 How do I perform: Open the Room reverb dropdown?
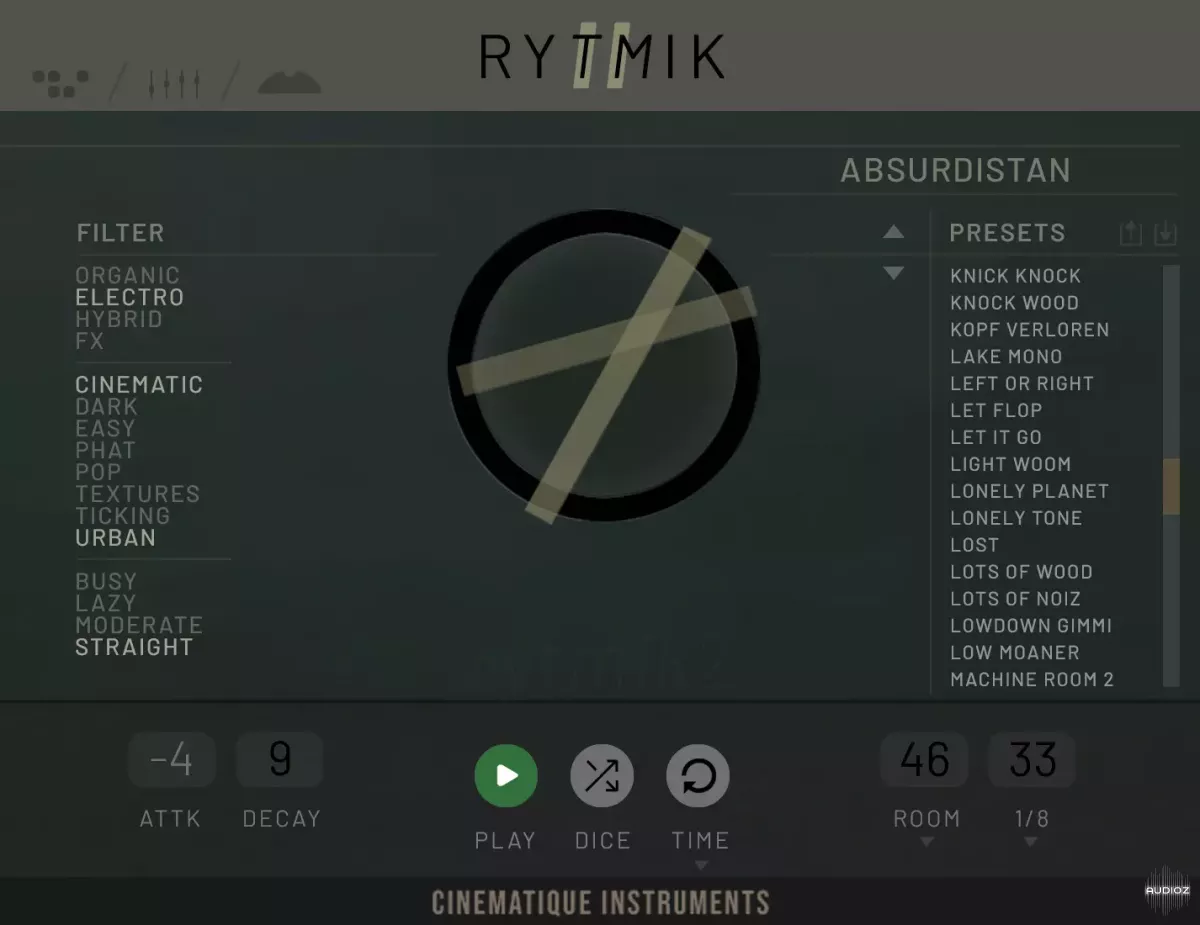pyautogui.click(x=926, y=842)
